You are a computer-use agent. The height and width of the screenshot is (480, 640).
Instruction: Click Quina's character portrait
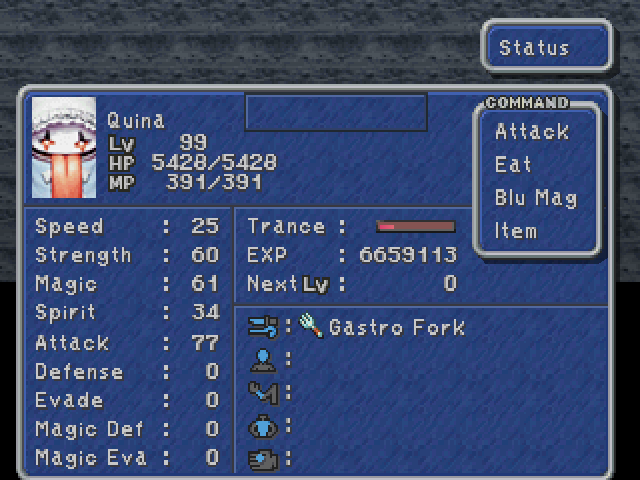(64, 147)
